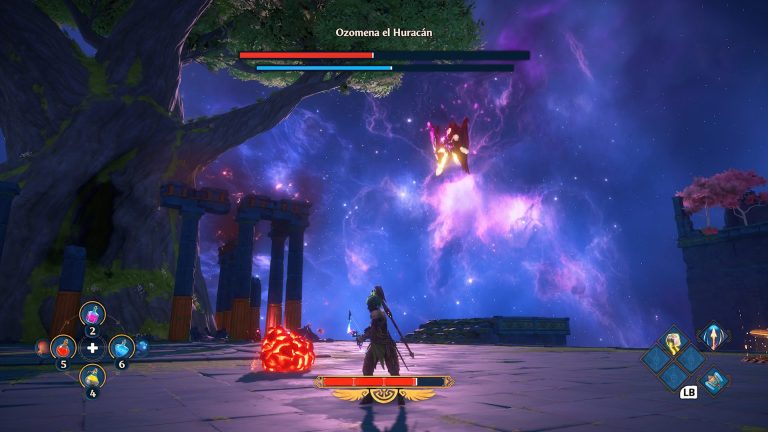Select the pink potion with count 2
Viewport: 768px width, 432px height.
click(92, 315)
